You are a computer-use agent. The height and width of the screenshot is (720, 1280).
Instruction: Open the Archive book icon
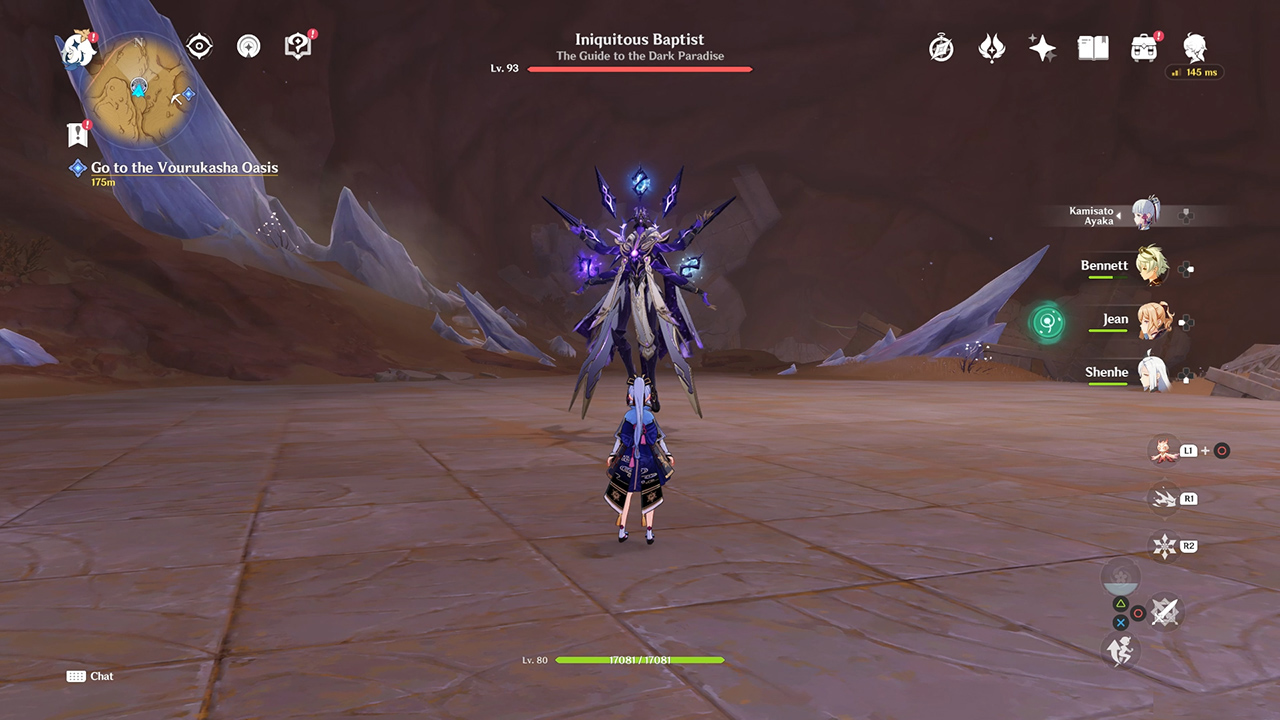click(x=1093, y=46)
